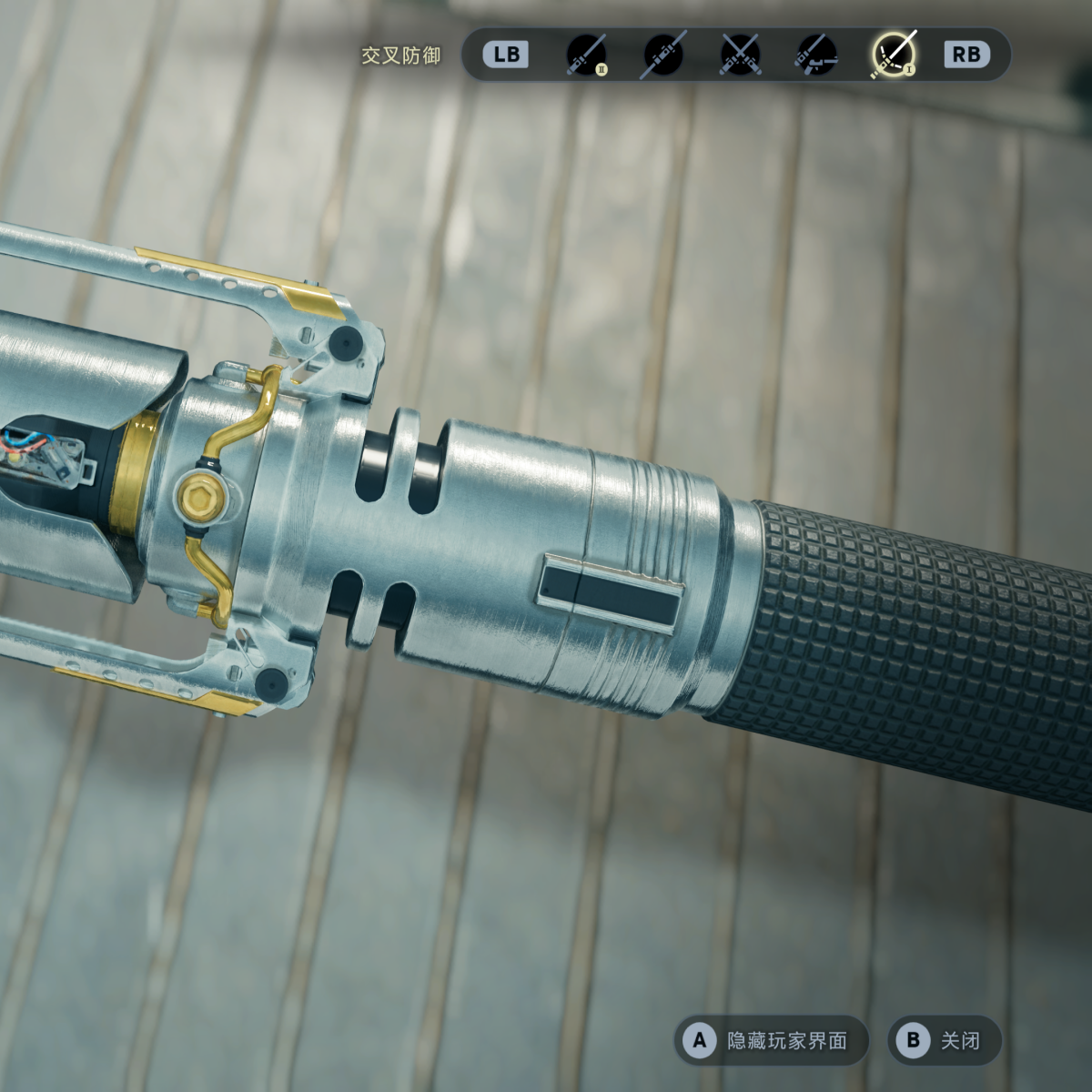Choose the double-bladed lightsaber stance
Viewport: 1092px width, 1092px height.
663,55
